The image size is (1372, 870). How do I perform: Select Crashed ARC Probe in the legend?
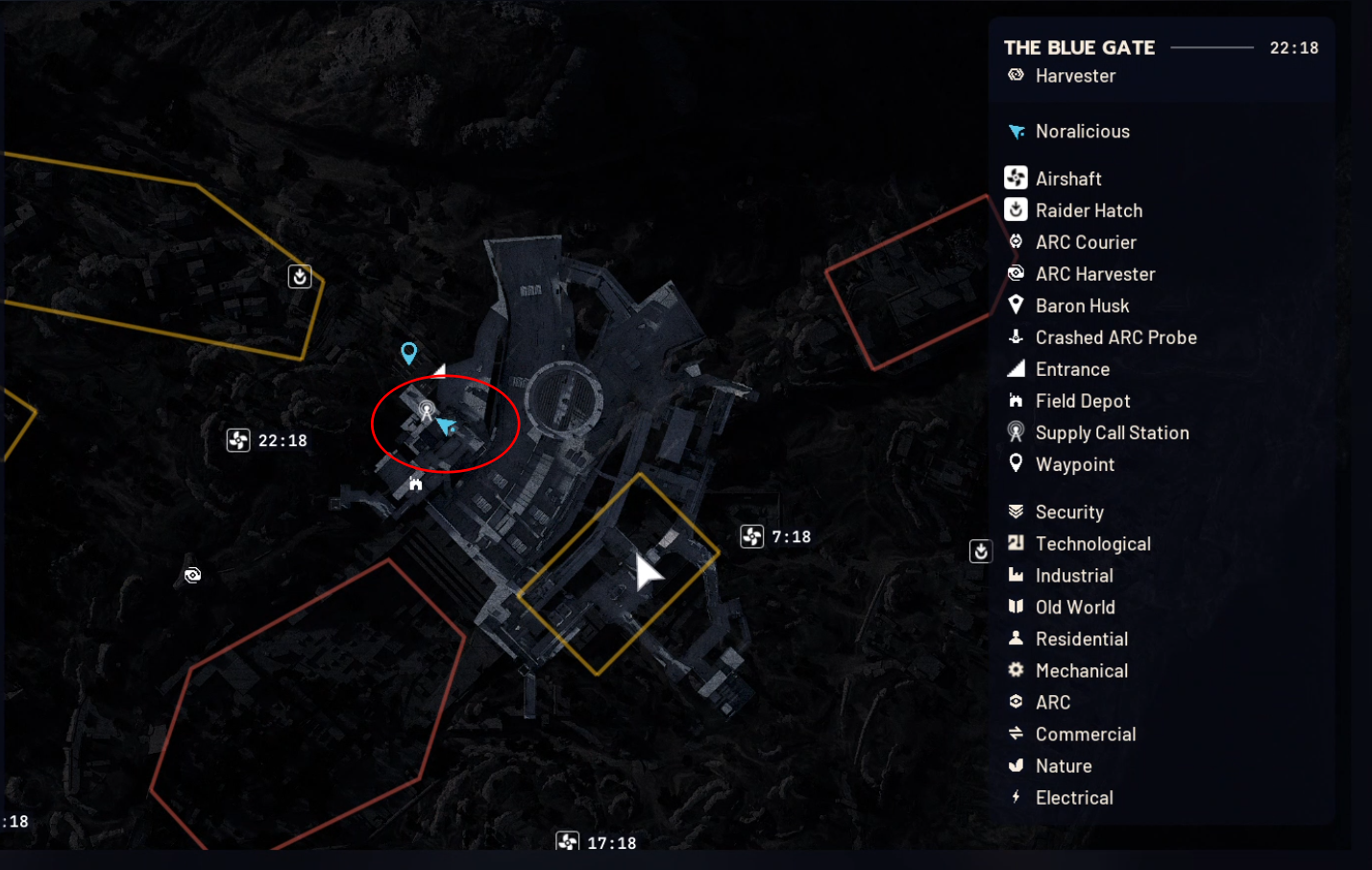click(x=1115, y=337)
